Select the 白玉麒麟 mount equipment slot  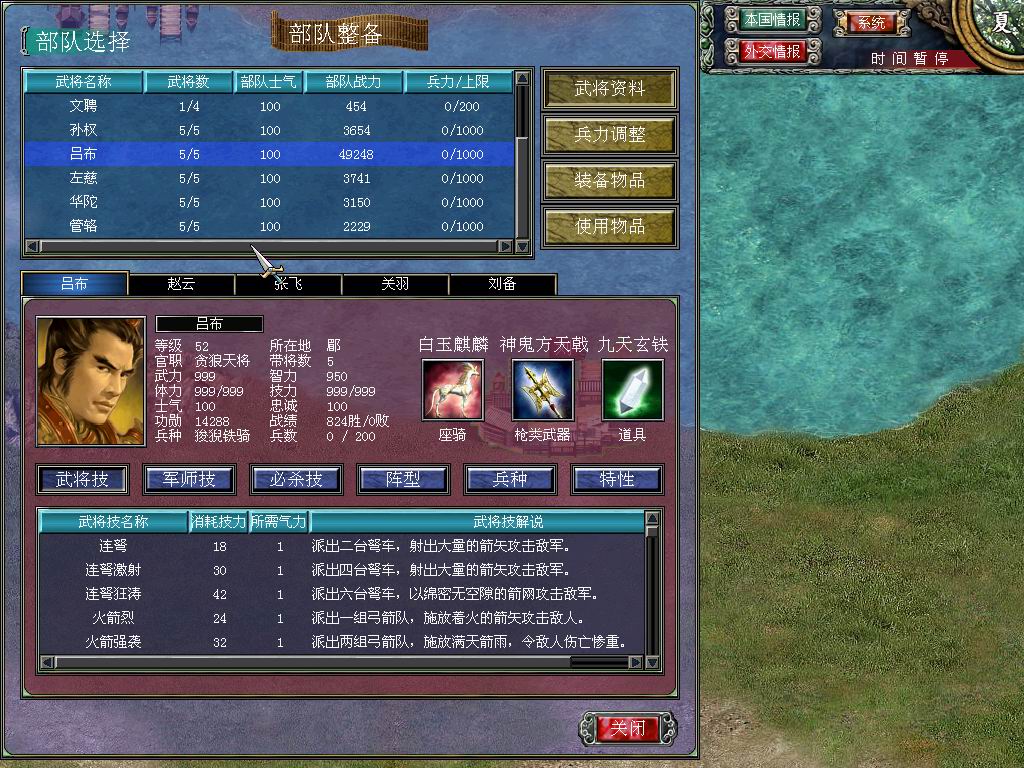coord(452,390)
